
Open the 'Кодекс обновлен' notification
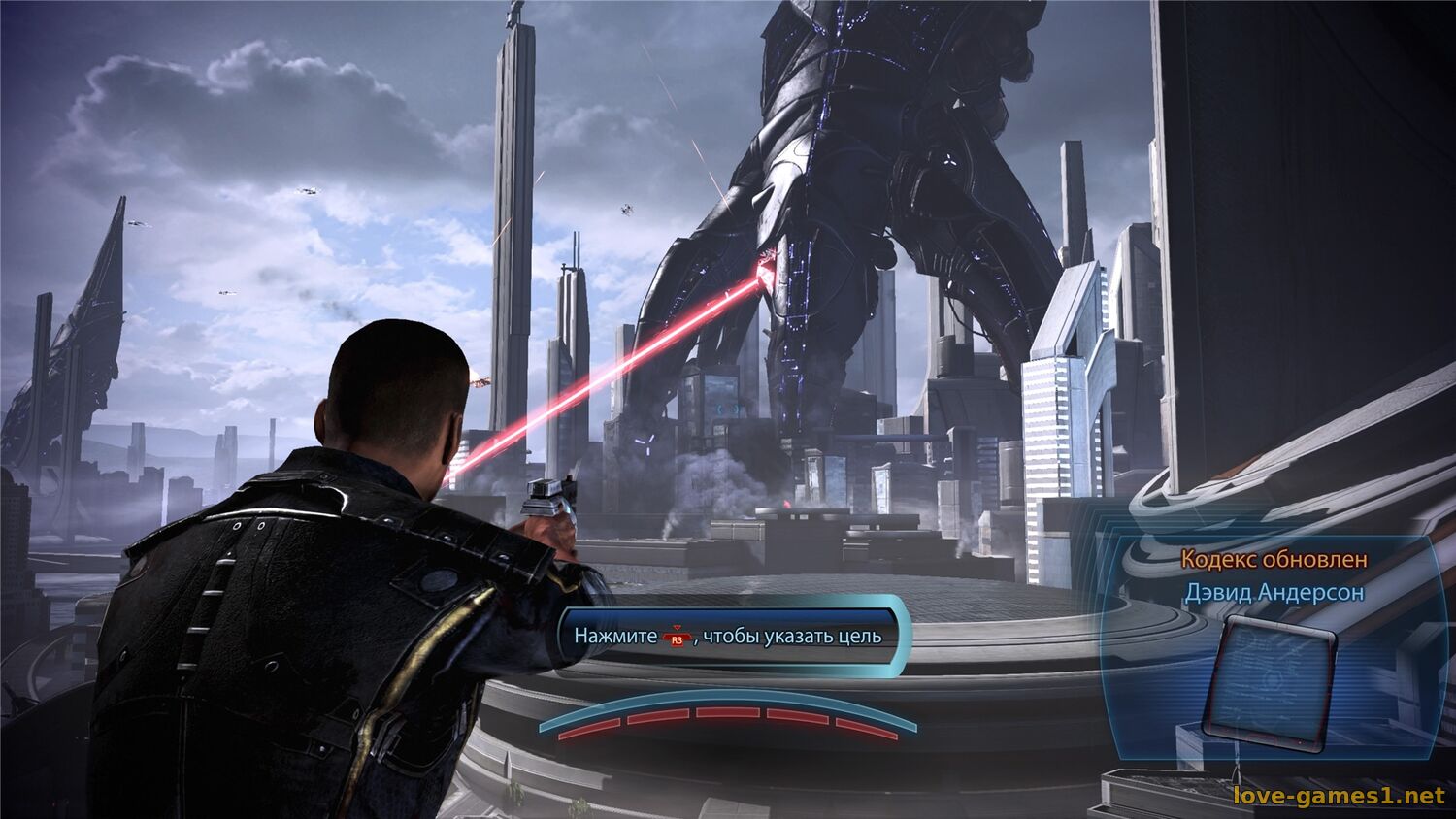[1274, 560]
